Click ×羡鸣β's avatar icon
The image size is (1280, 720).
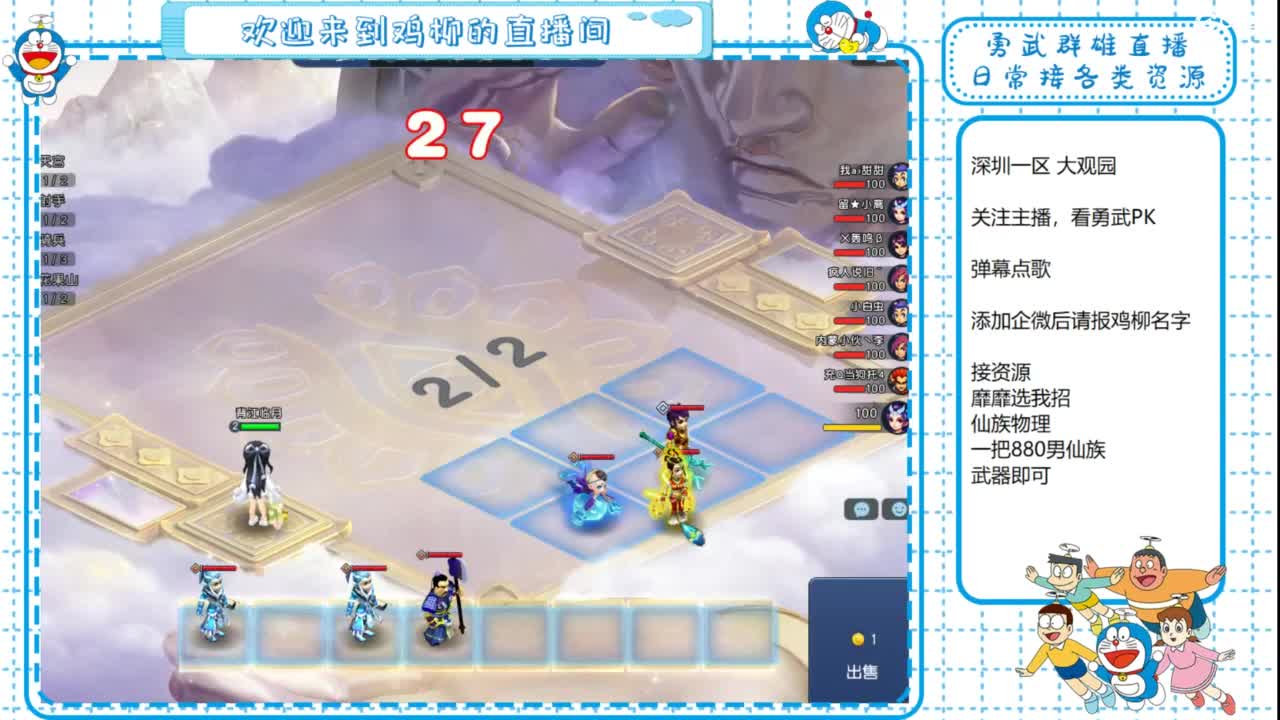point(897,245)
